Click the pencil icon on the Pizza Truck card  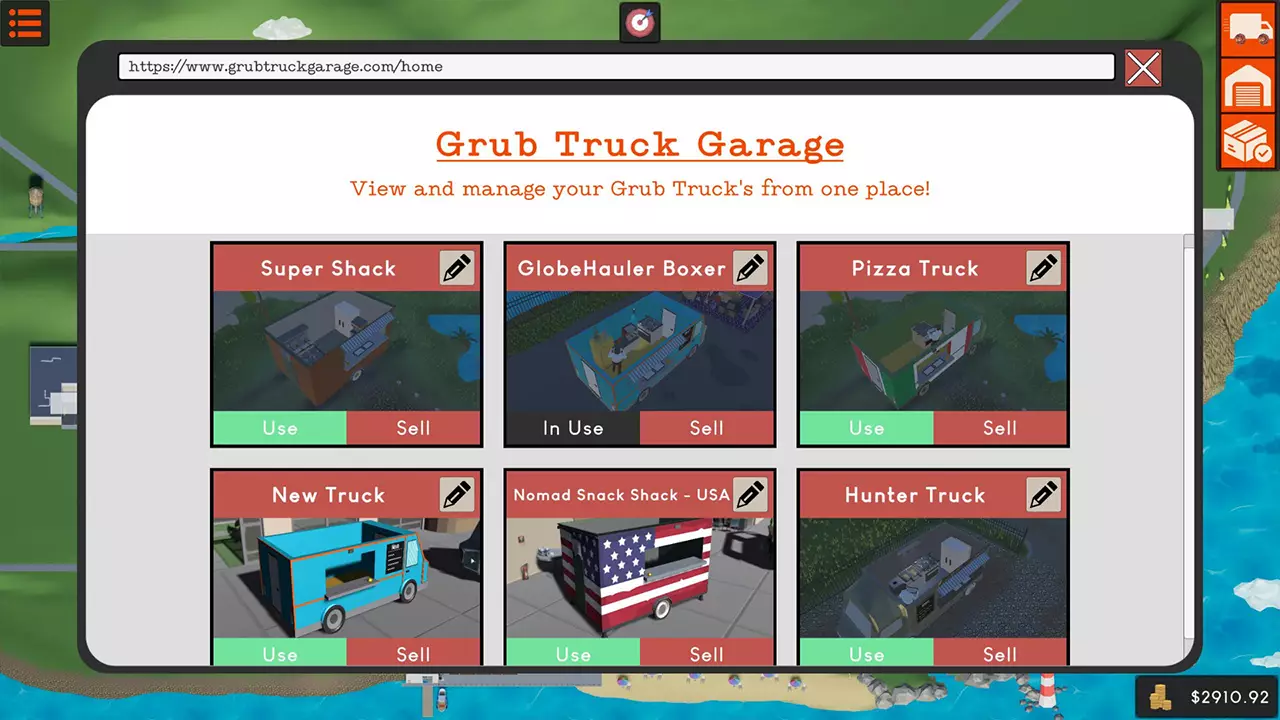(x=1044, y=267)
